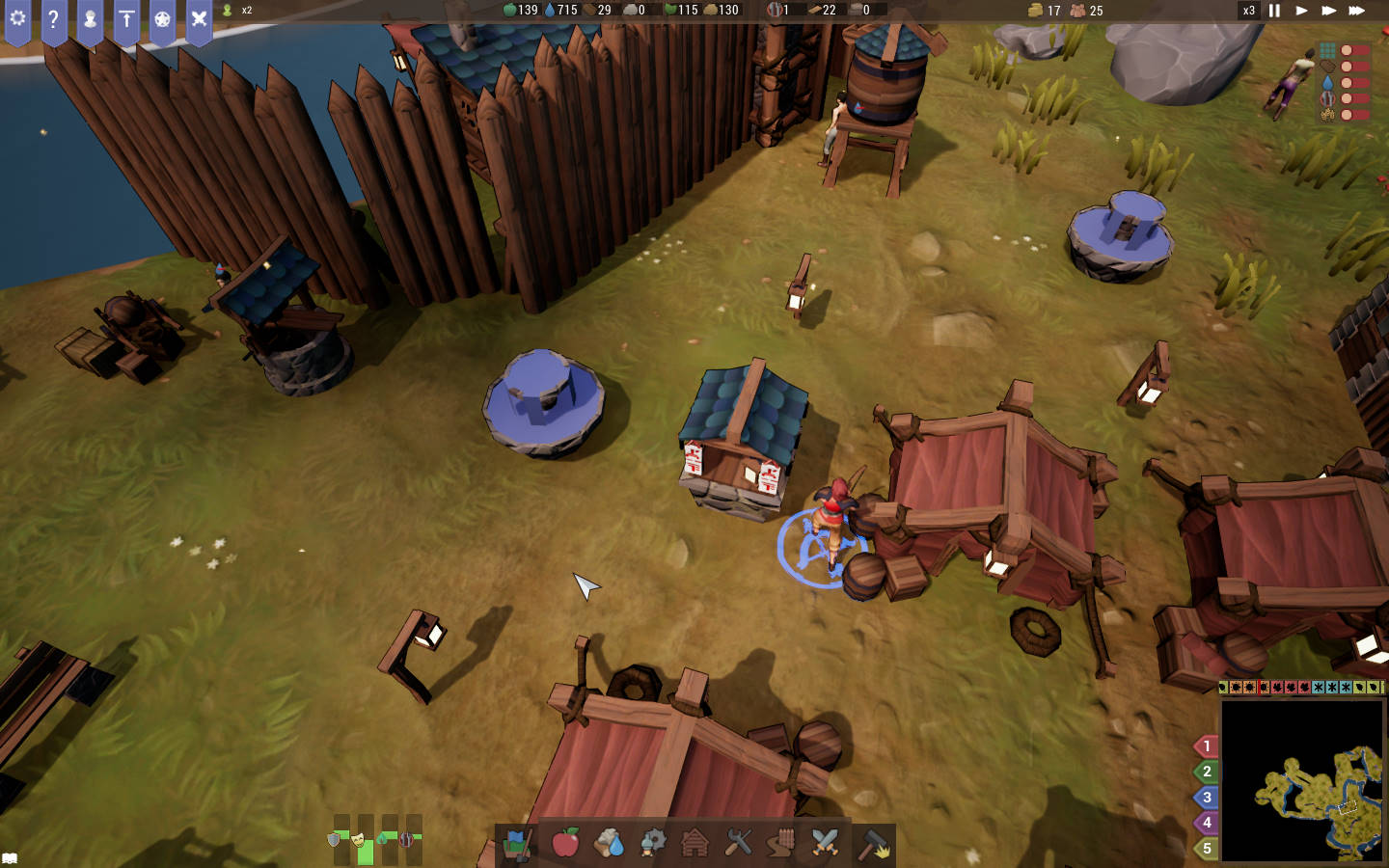Open the stone and water resources category

tap(610, 843)
